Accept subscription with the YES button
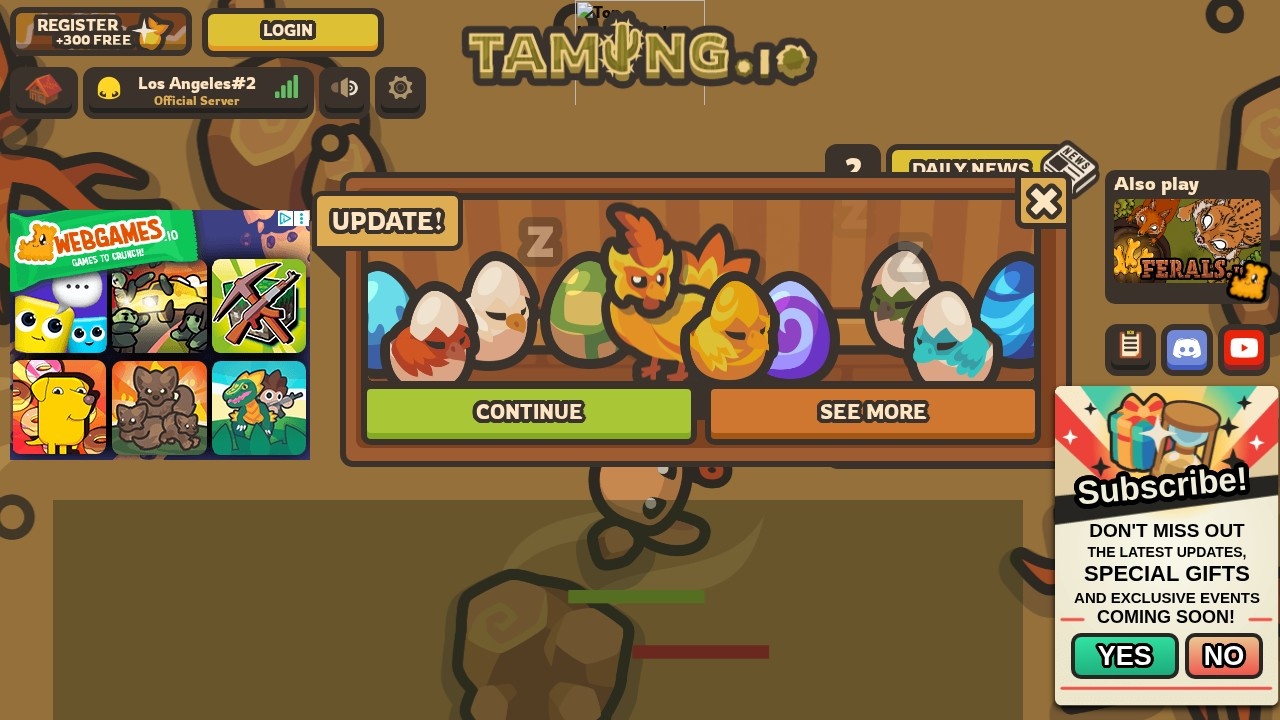The image size is (1280, 720). pyautogui.click(x=1124, y=656)
